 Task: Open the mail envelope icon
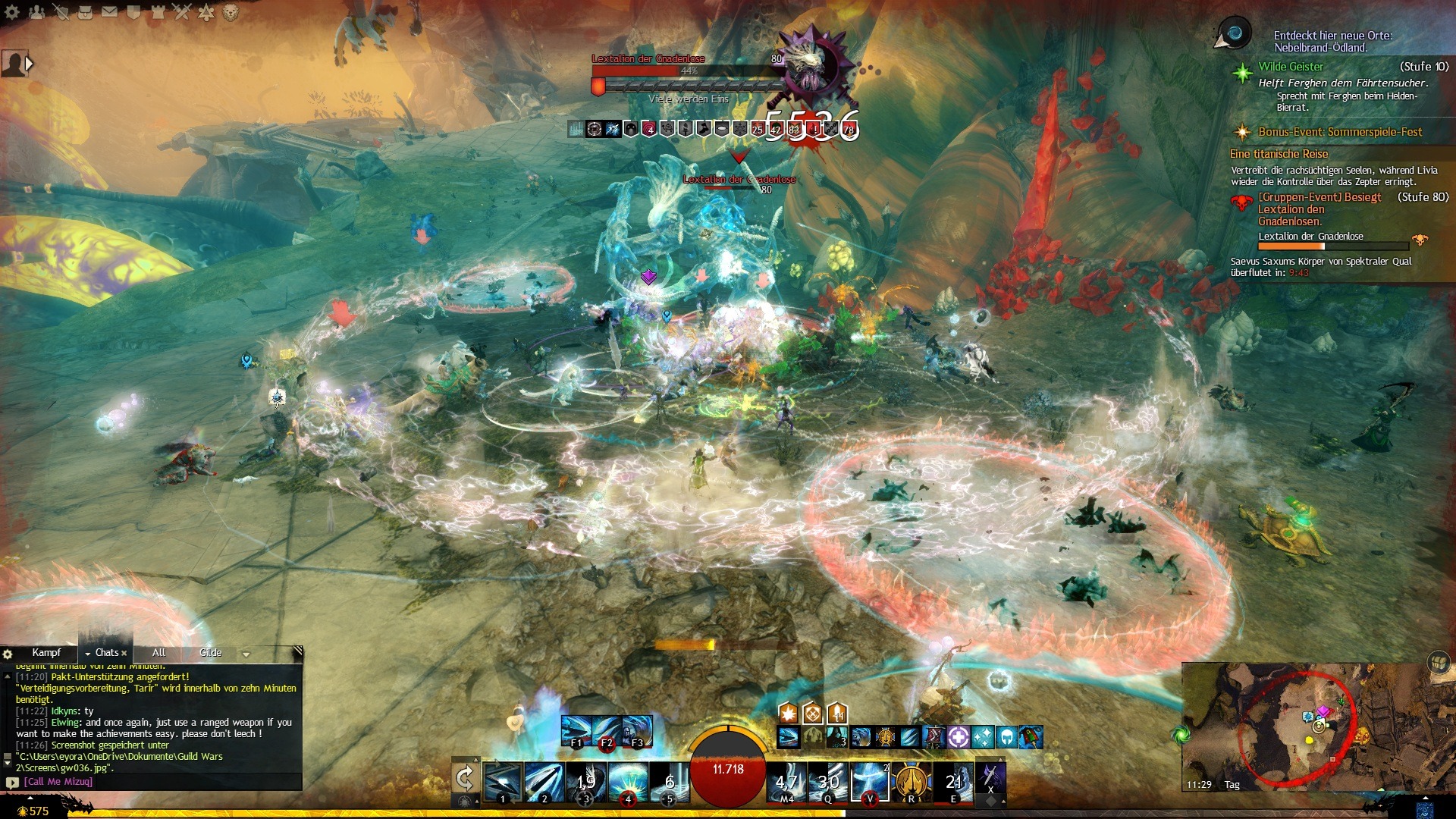109,12
